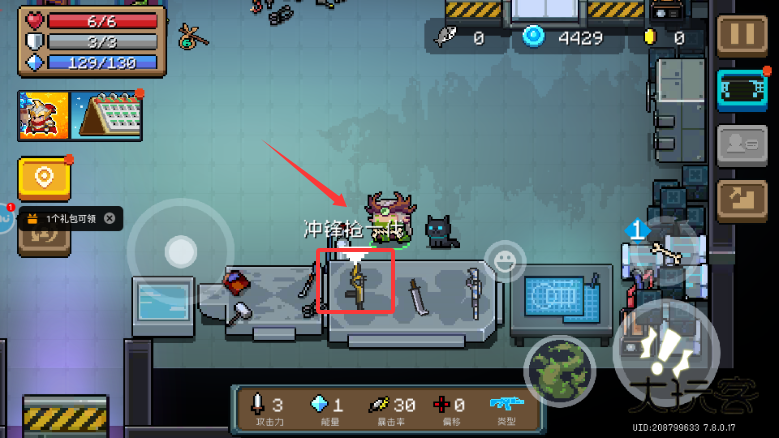Image resolution: width=779 pixels, height=438 pixels.
Task: Open the smiley emote menu
Action: (505, 262)
